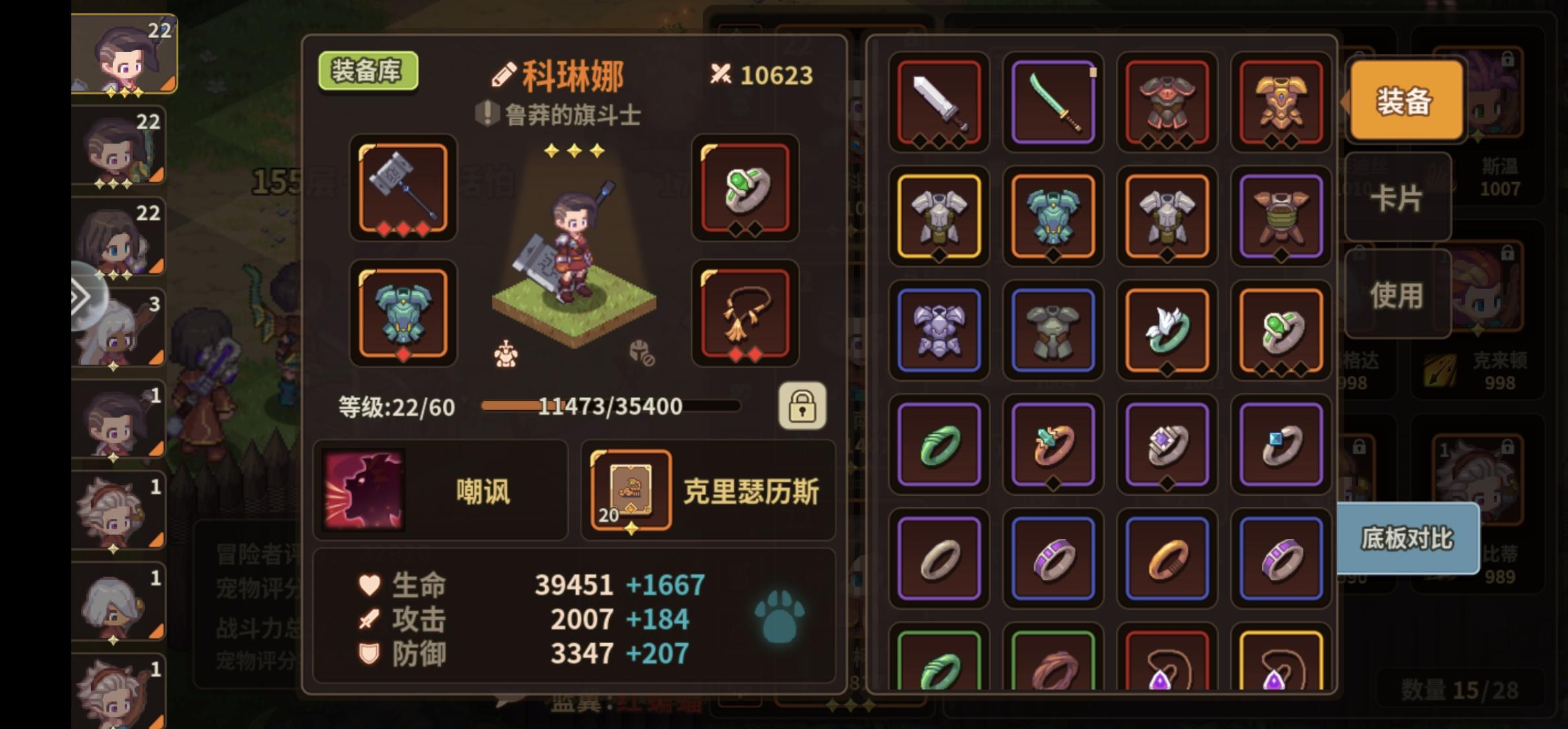Open the 克里瑟历斯 card detail
The height and width of the screenshot is (729, 1568).
633,491
